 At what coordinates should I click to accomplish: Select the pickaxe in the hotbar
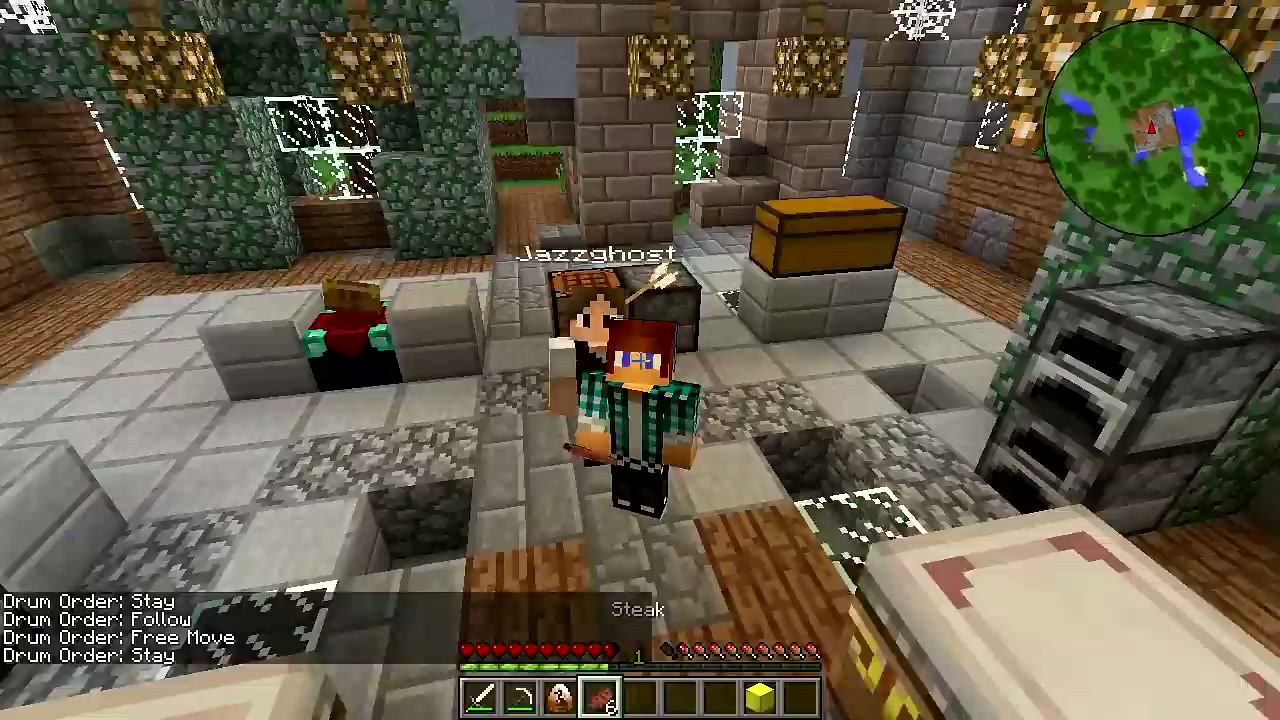[x=520, y=696]
